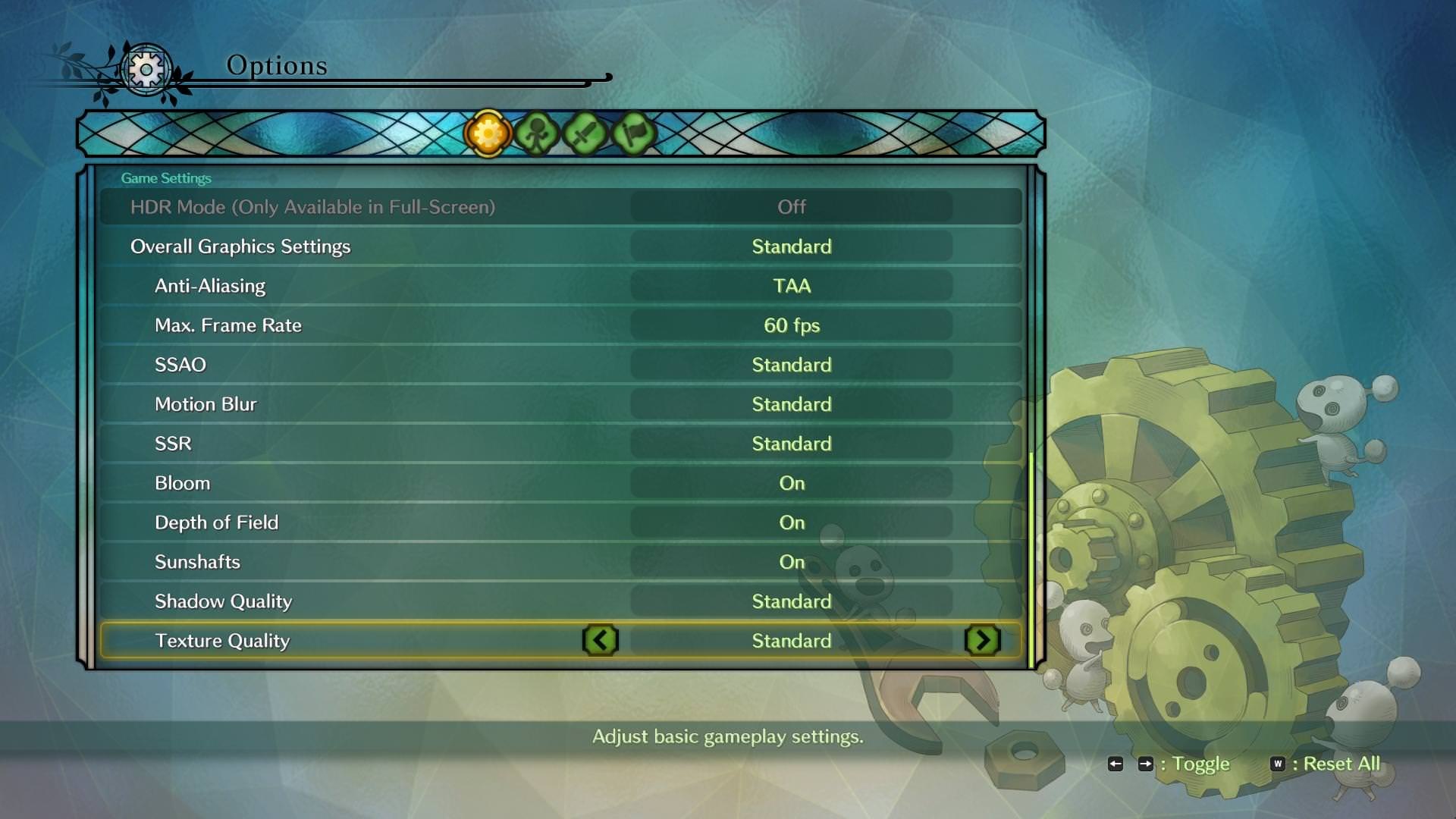The image size is (1456, 819).
Task: Open the character figure settings tab
Action: [536, 134]
